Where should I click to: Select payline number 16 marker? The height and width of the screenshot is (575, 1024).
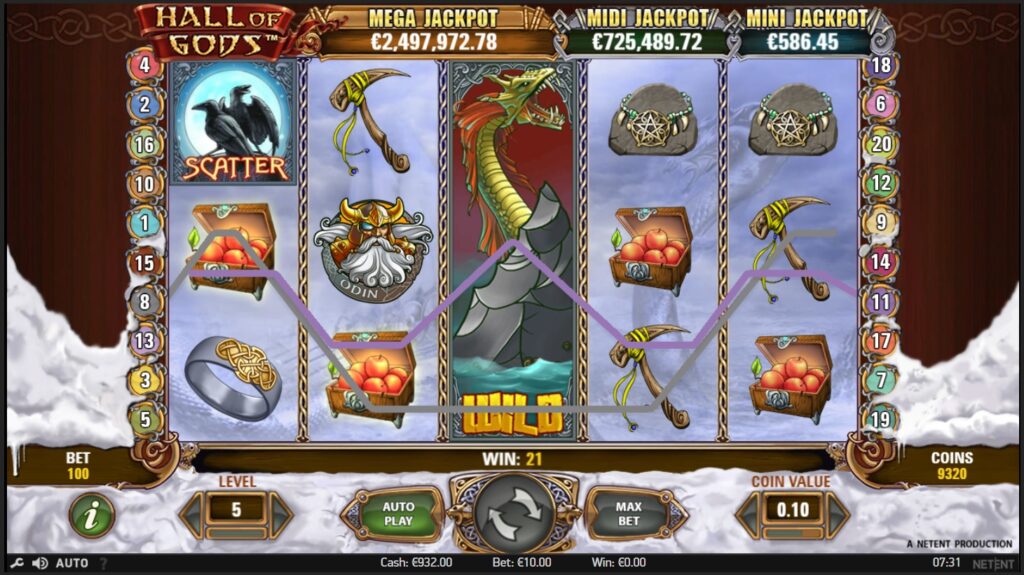point(145,144)
